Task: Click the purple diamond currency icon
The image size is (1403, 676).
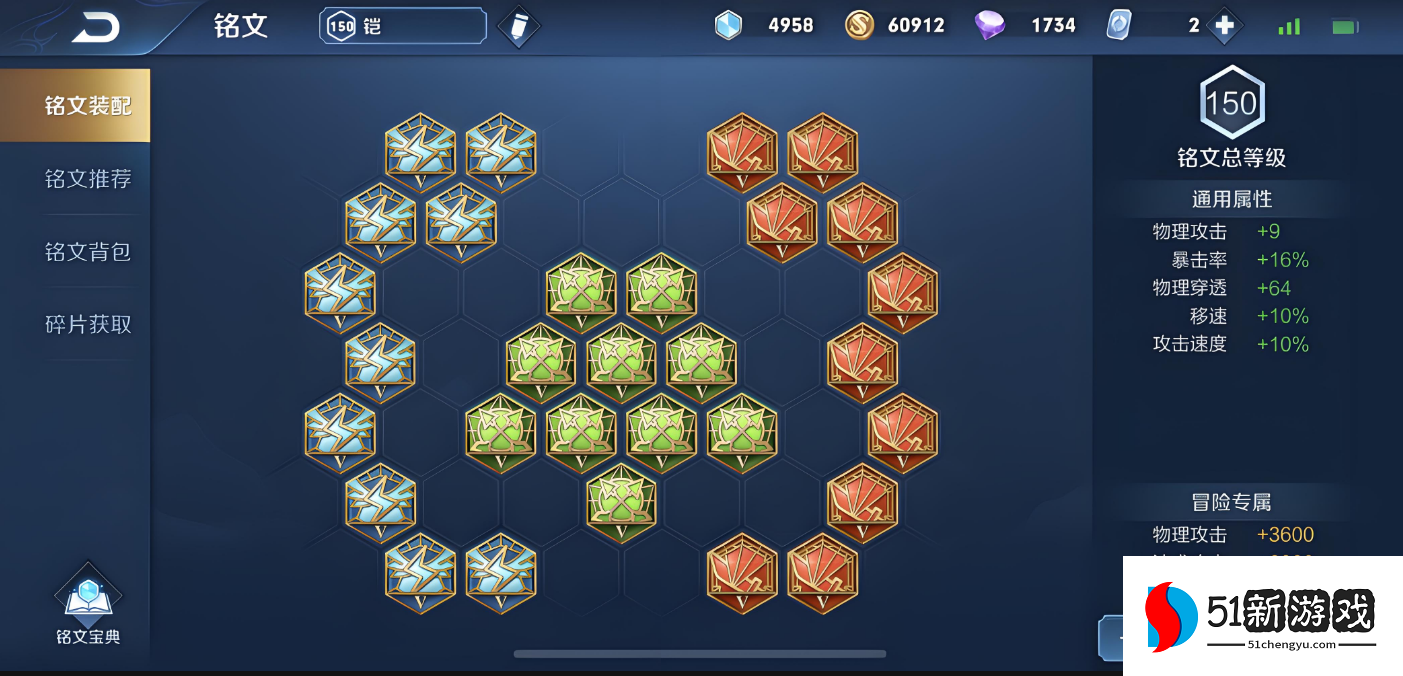Action: click(989, 26)
